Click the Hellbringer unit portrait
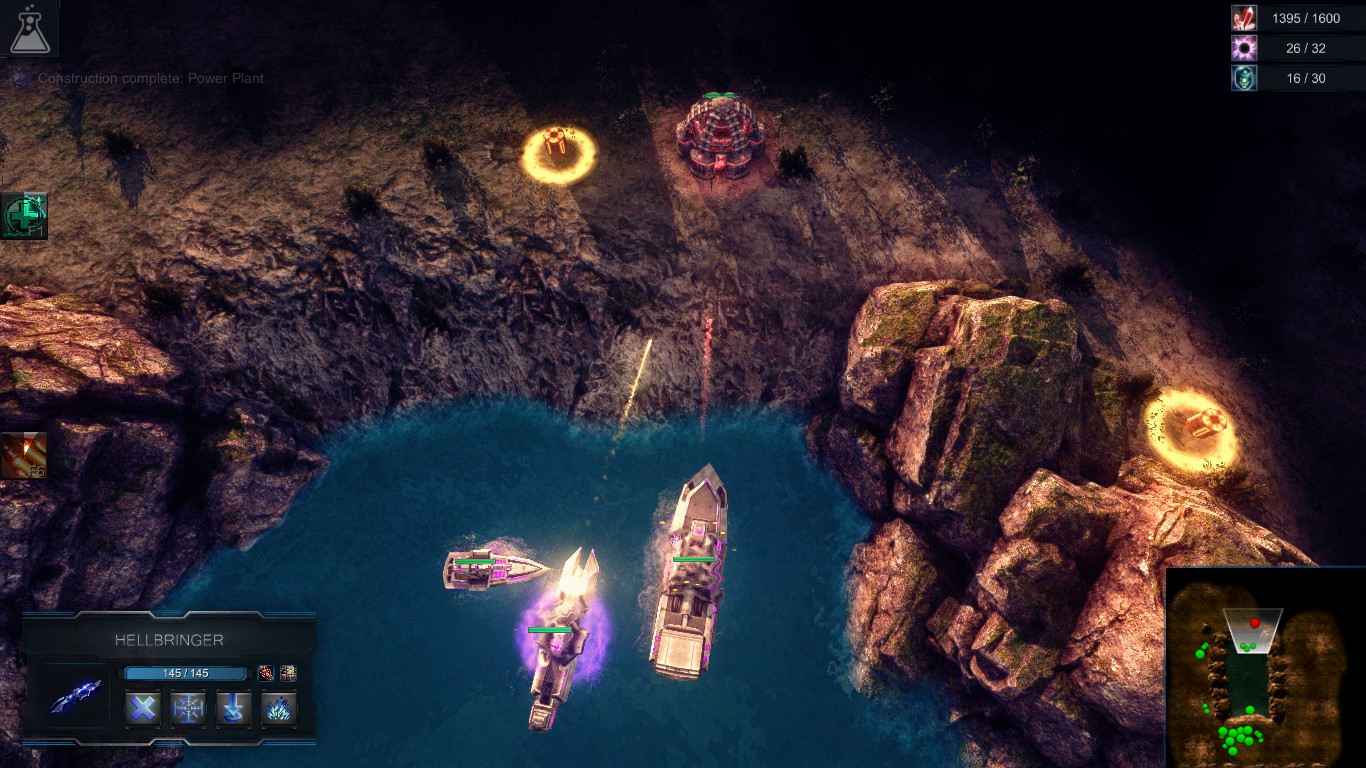 point(76,695)
